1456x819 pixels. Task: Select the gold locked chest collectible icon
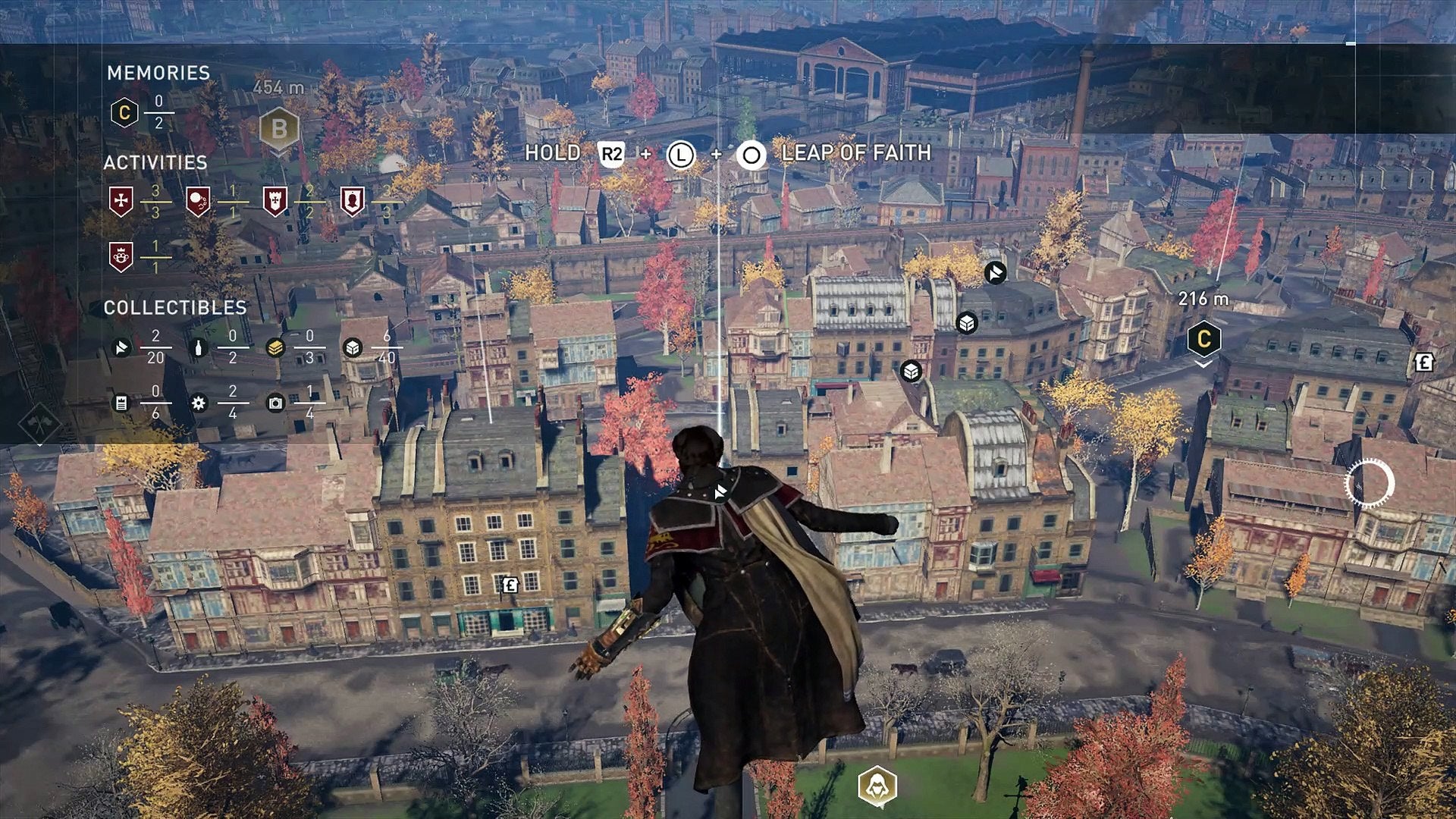pos(275,347)
